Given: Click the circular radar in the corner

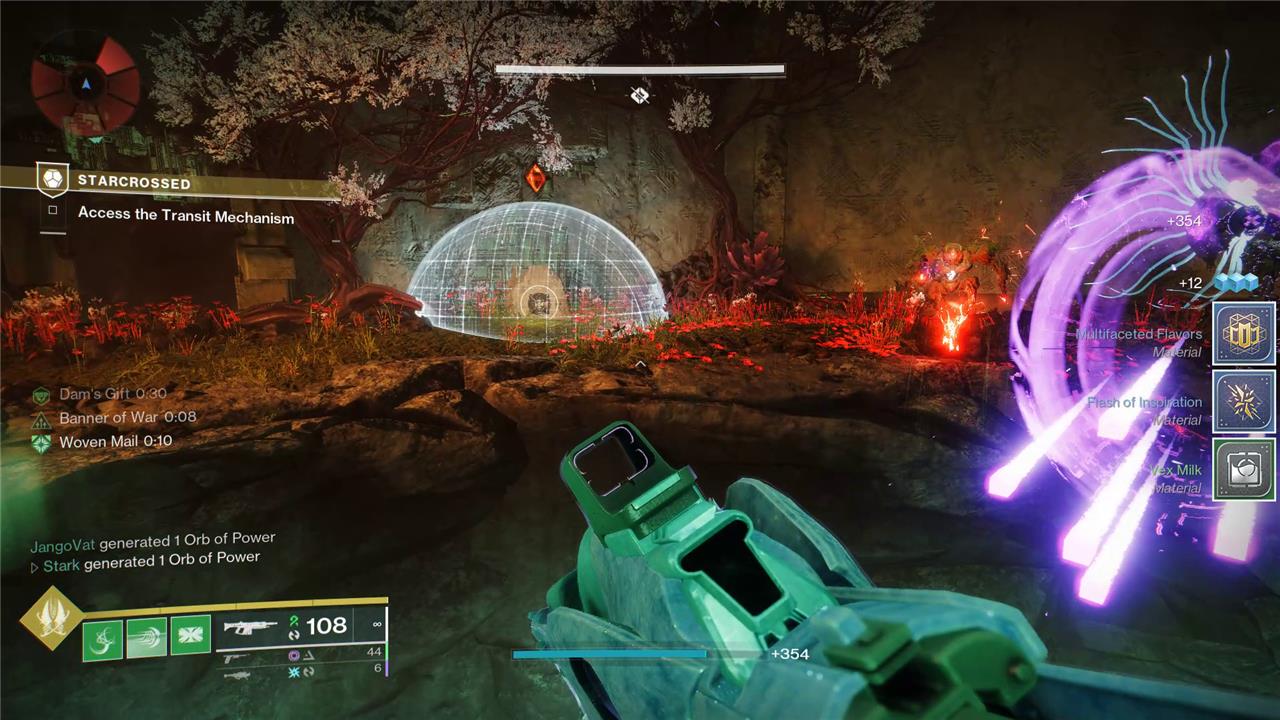Looking at the screenshot, I should [85, 83].
